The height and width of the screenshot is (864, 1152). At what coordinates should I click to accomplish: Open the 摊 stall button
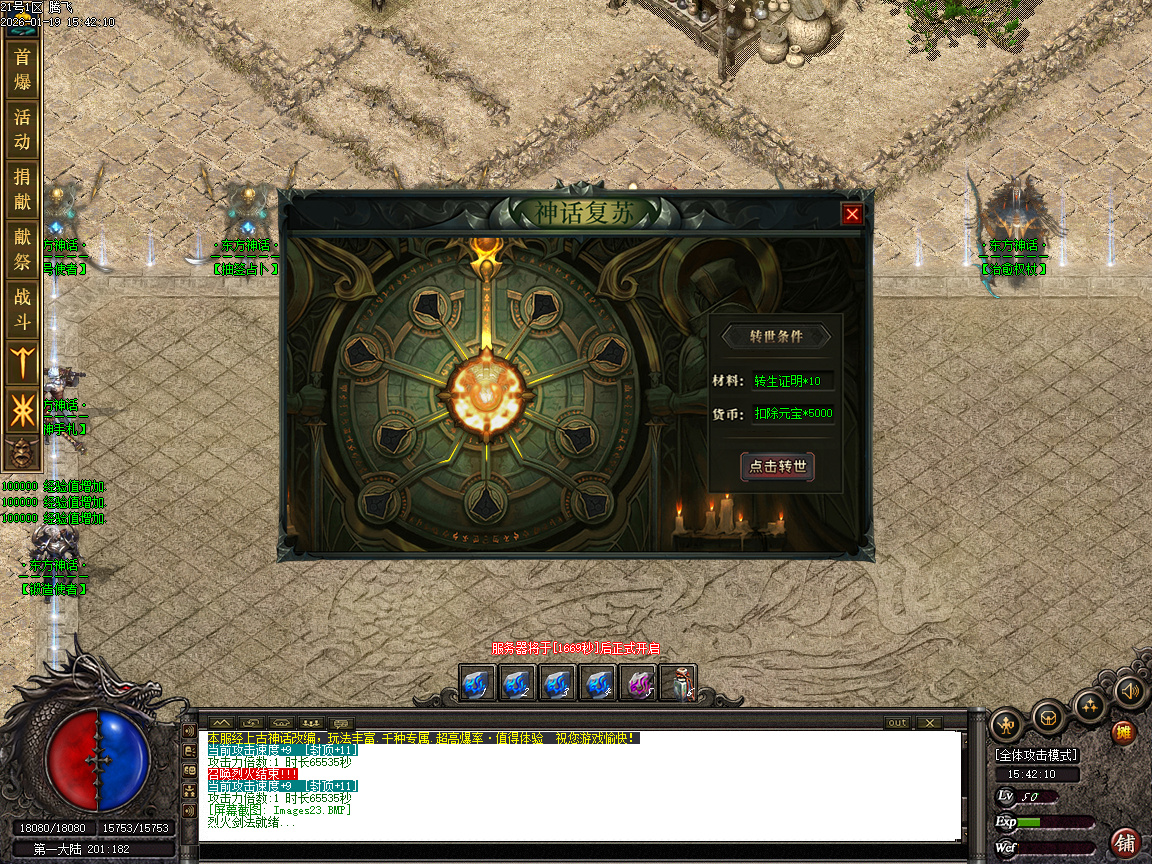point(1125,733)
